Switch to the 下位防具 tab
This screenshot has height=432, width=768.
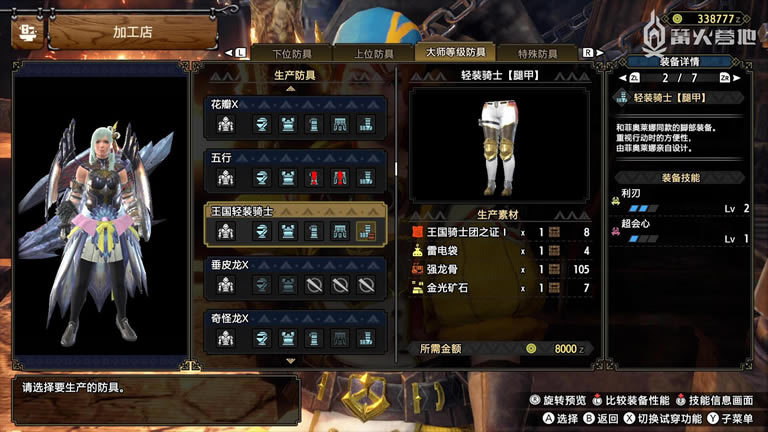coord(297,53)
